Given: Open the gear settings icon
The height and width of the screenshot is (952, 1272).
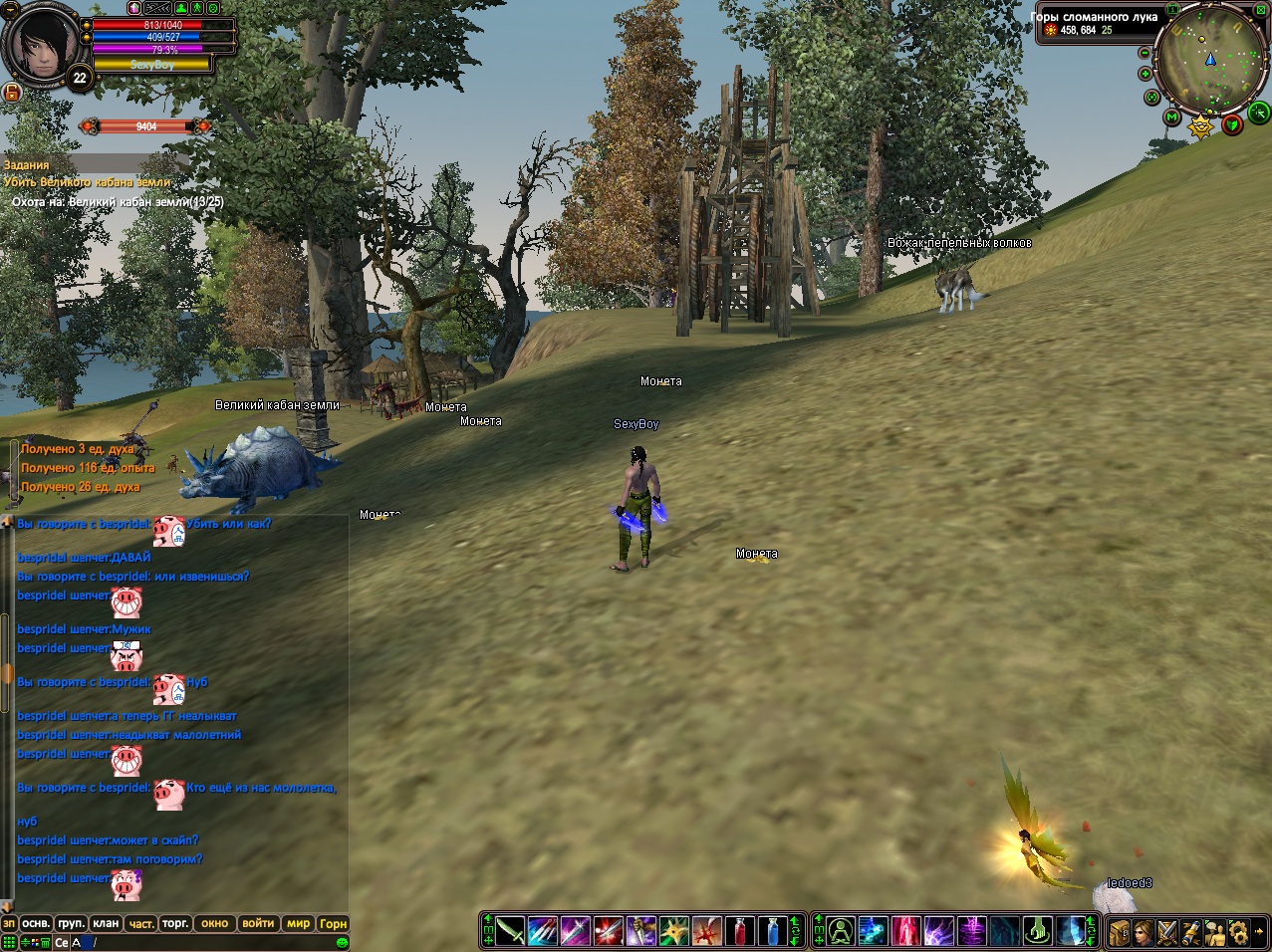Looking at the screenshot, I should click(1238, 932).
